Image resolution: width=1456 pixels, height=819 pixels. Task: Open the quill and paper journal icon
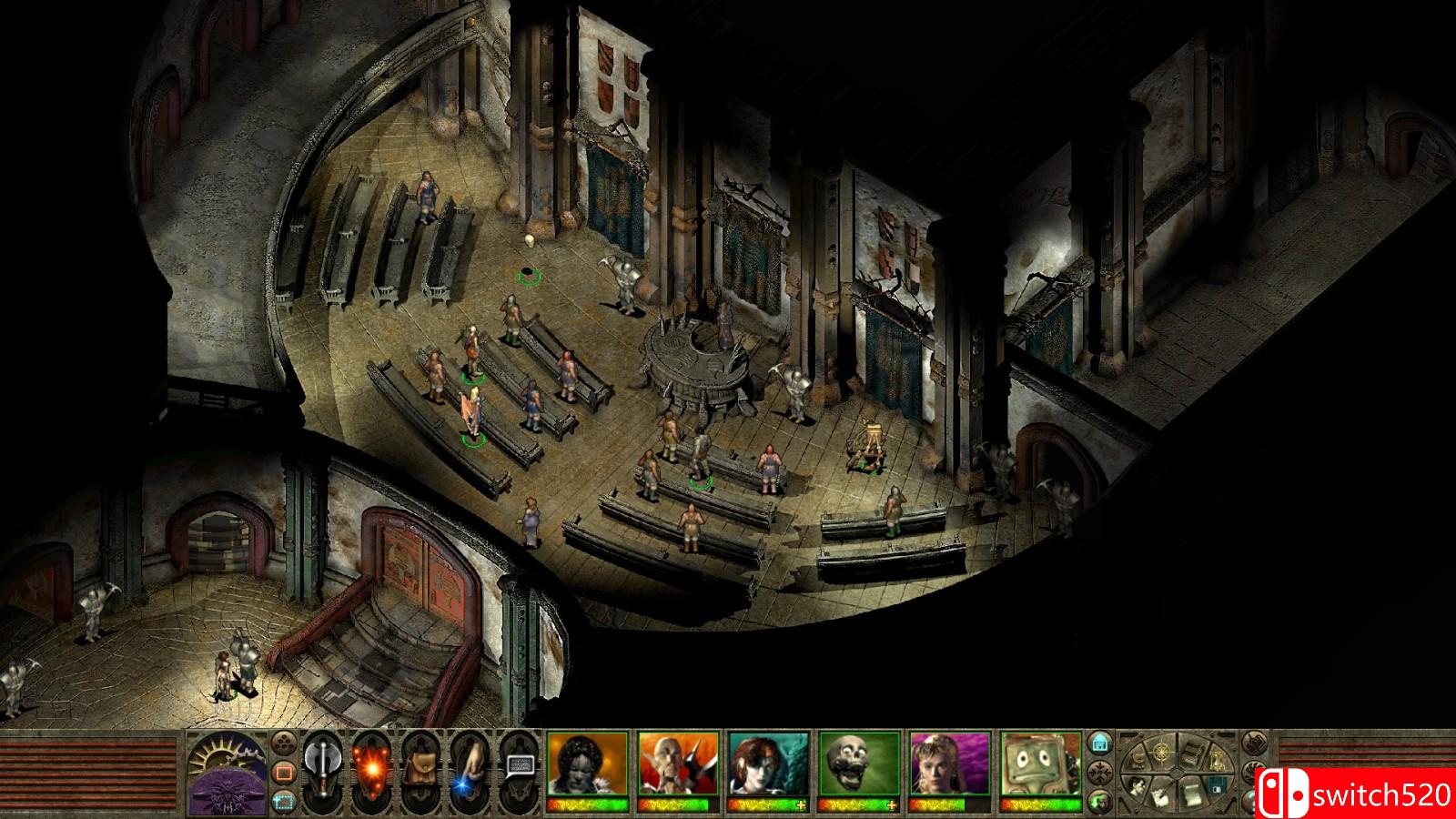(1161, 794)
